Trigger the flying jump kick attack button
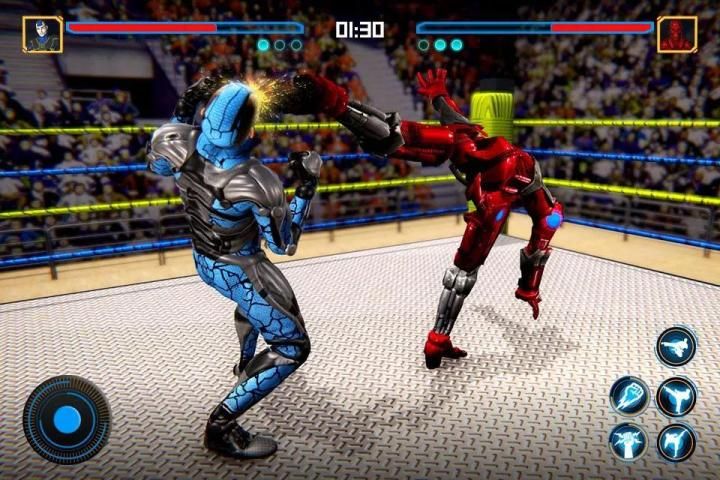This screenshot has width=720, height=480. pos(676,347)
